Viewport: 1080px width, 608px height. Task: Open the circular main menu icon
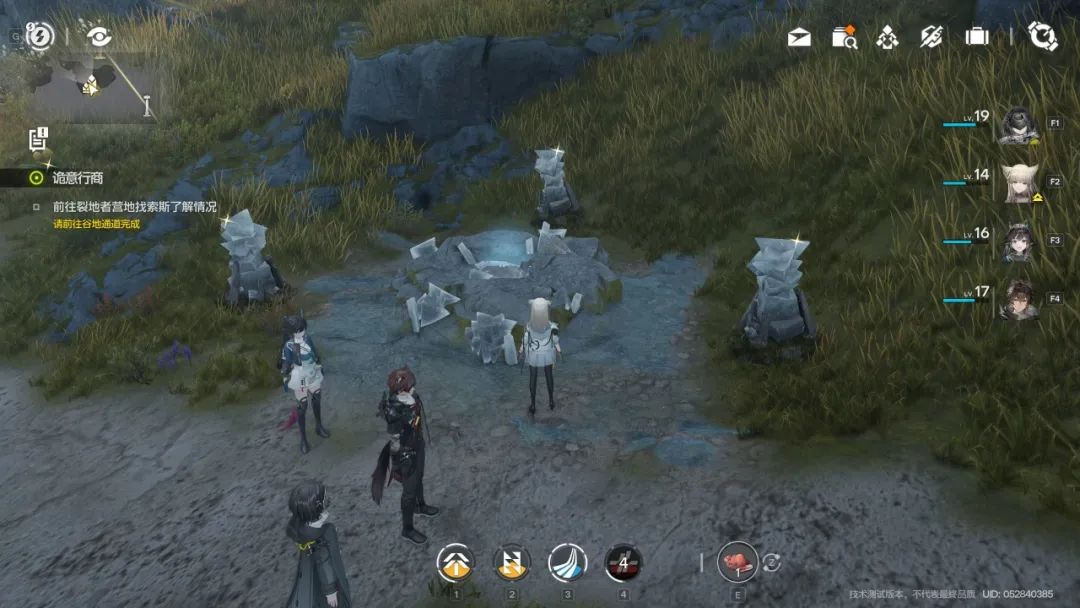coord(1043,37)
